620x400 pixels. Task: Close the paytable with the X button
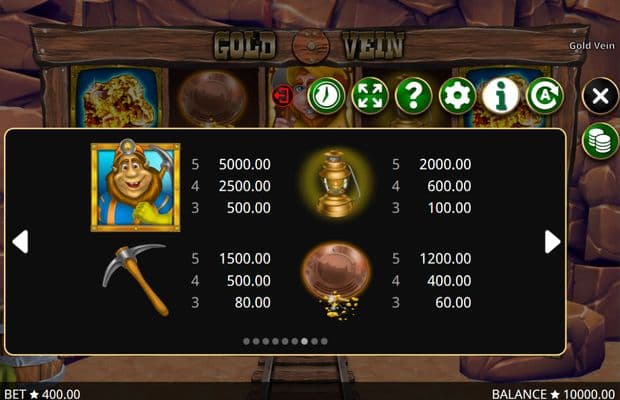[599, 96]
